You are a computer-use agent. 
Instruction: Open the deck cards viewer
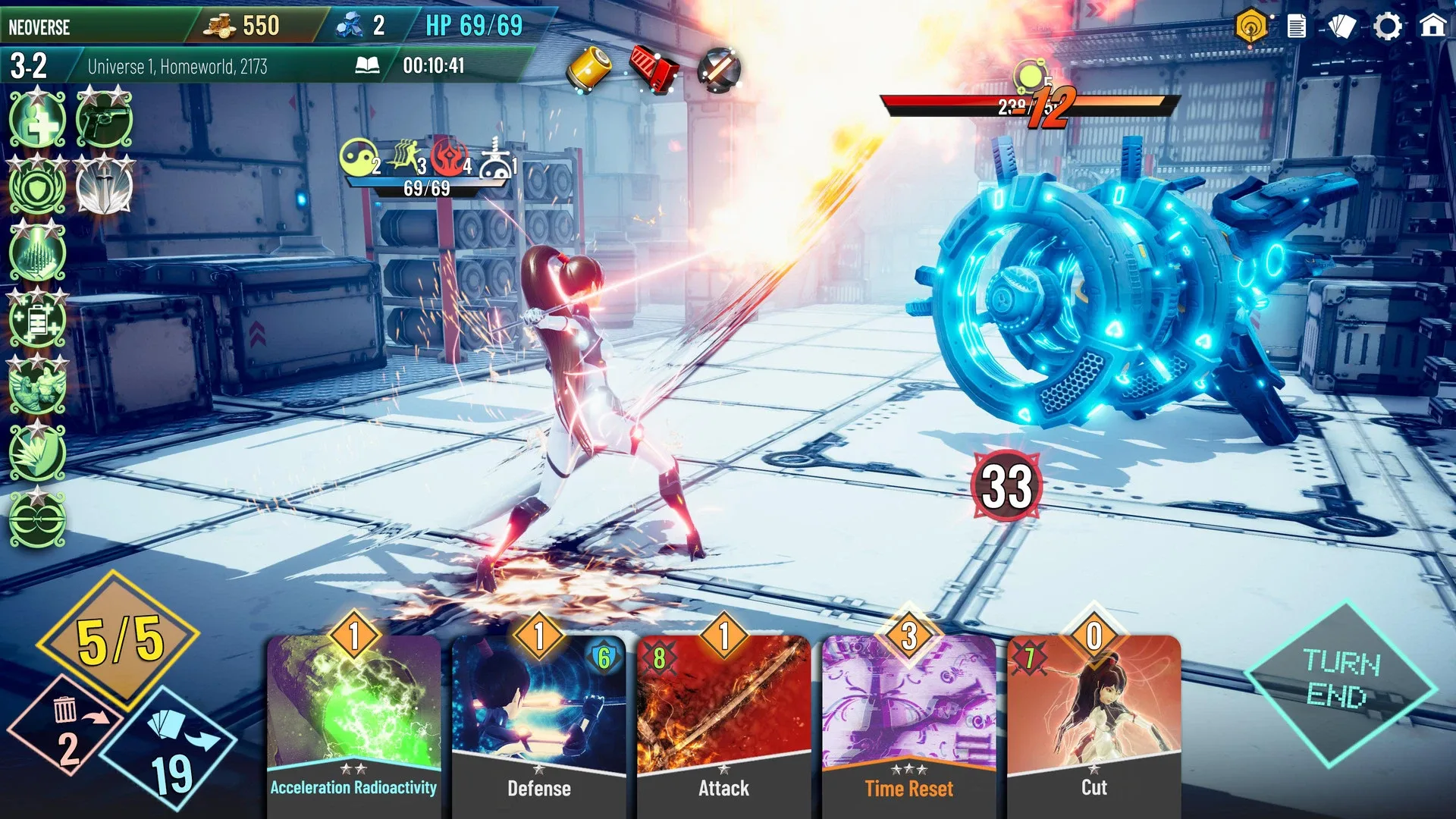pos(1342,27)
